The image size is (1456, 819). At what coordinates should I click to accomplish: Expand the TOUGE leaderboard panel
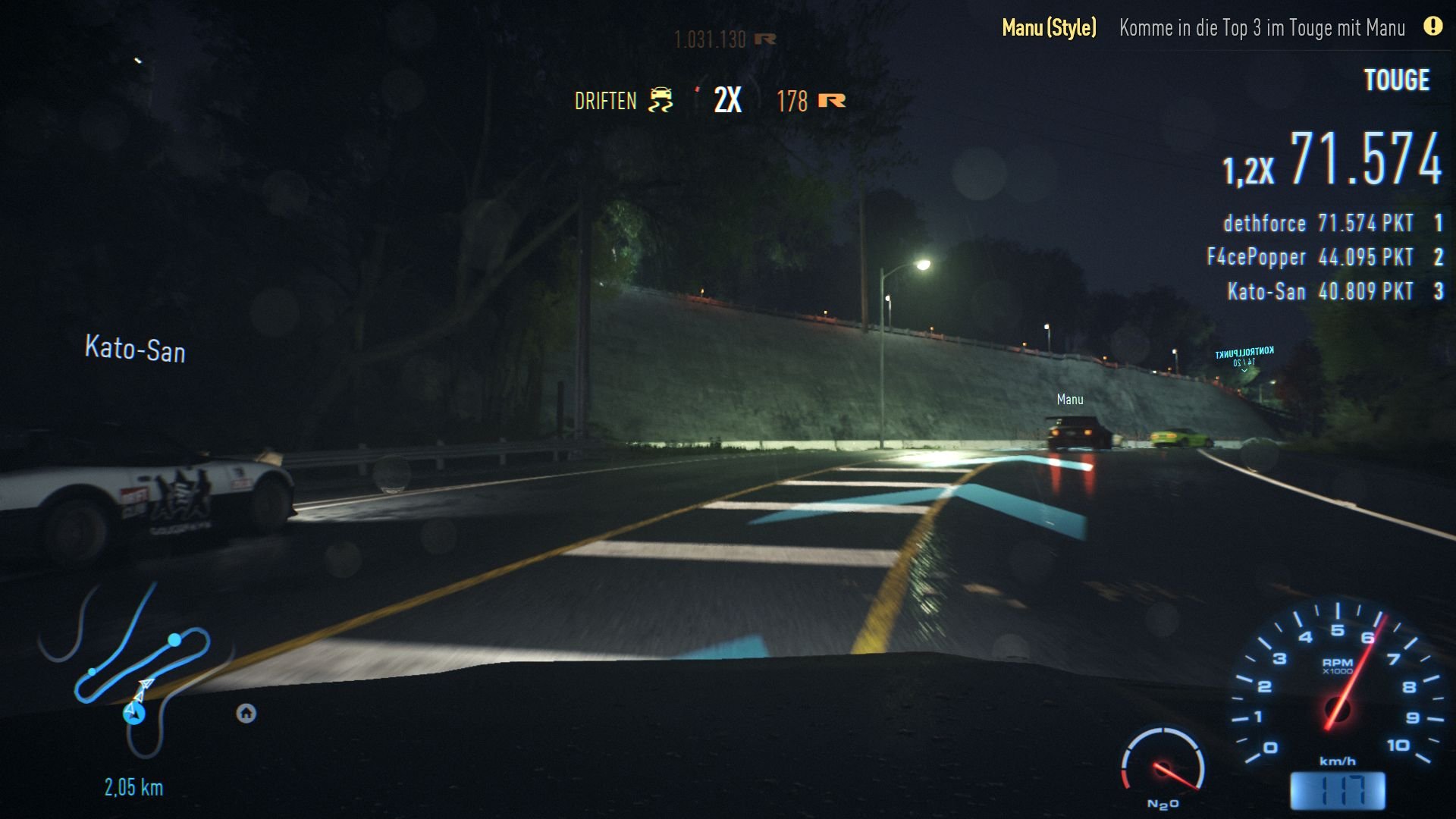point(1397,80)
